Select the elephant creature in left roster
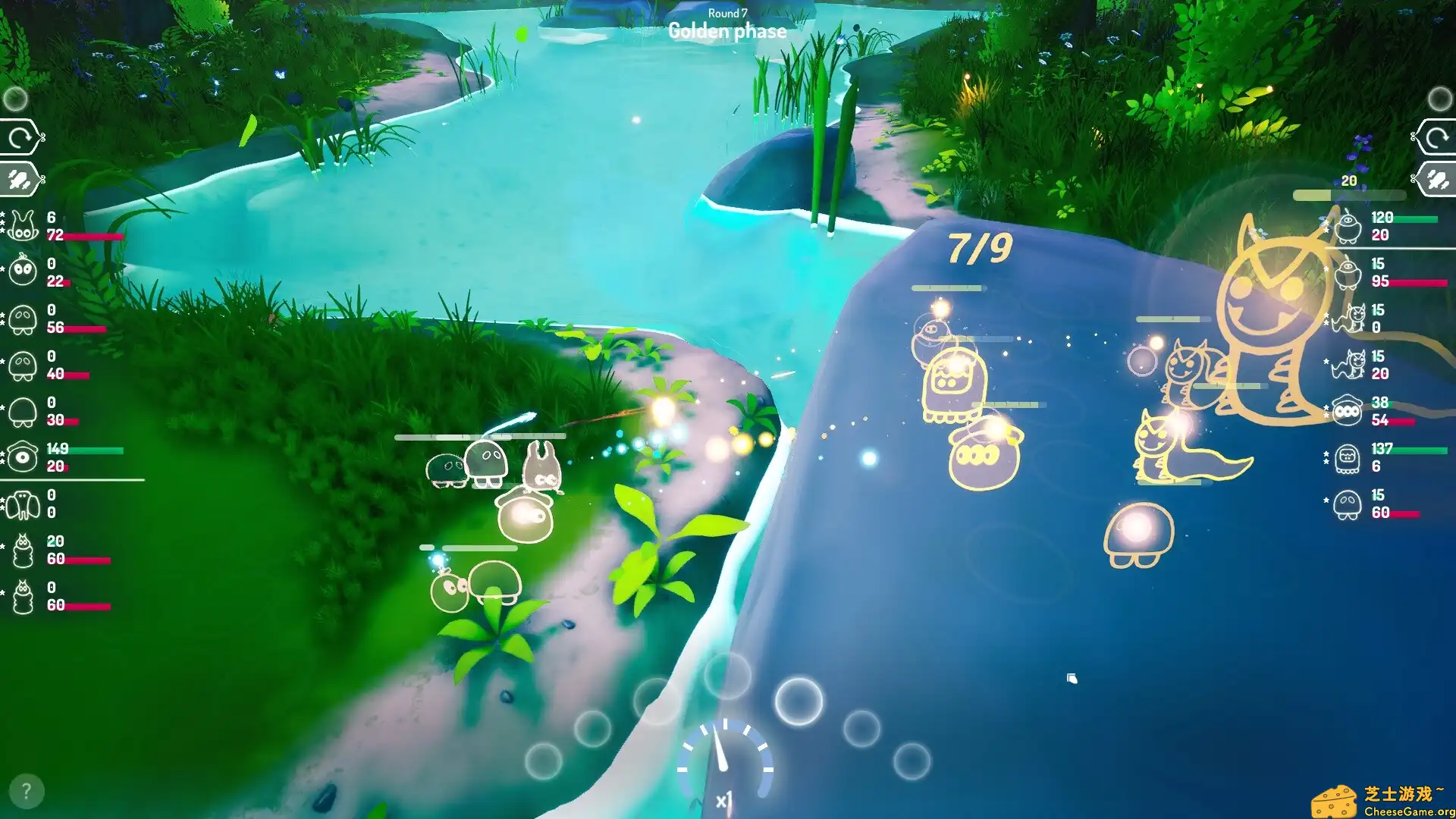 pos(23,505)
